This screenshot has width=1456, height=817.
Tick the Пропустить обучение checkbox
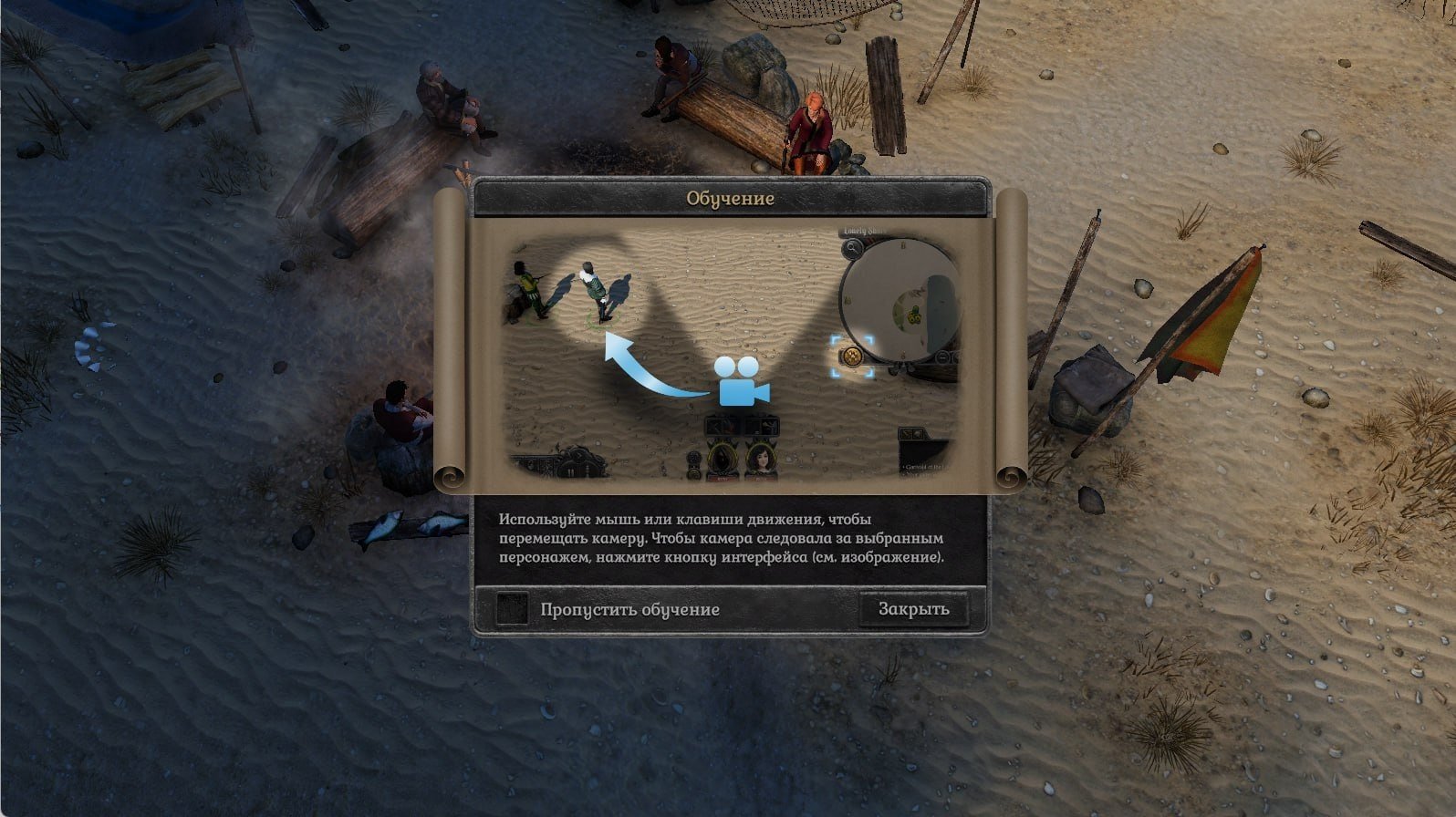tap(512, 609)
